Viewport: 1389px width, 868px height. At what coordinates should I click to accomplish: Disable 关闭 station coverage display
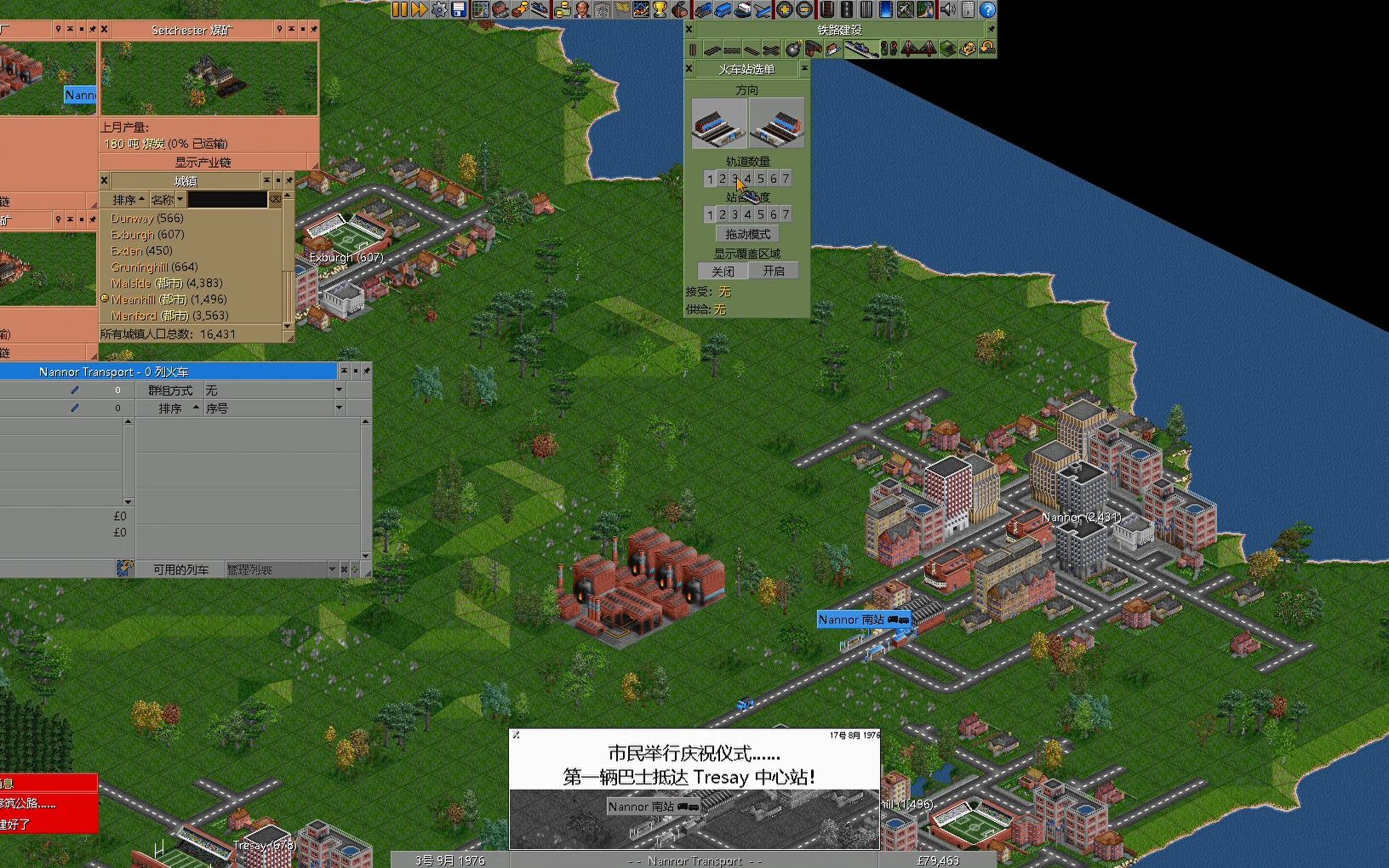click(x=722, y=270)
